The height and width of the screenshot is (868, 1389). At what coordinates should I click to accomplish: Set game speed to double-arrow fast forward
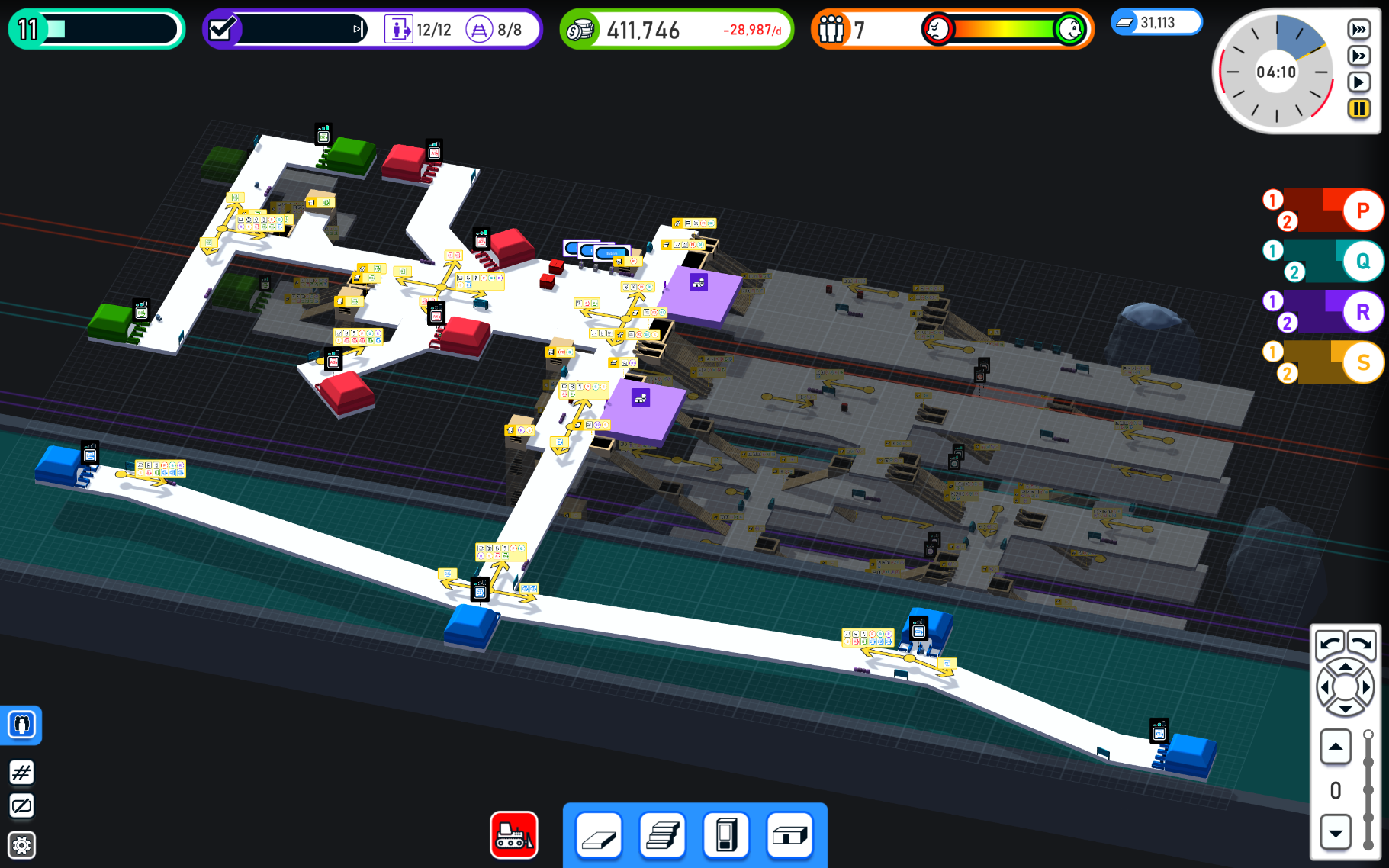tap(1358, 56)
